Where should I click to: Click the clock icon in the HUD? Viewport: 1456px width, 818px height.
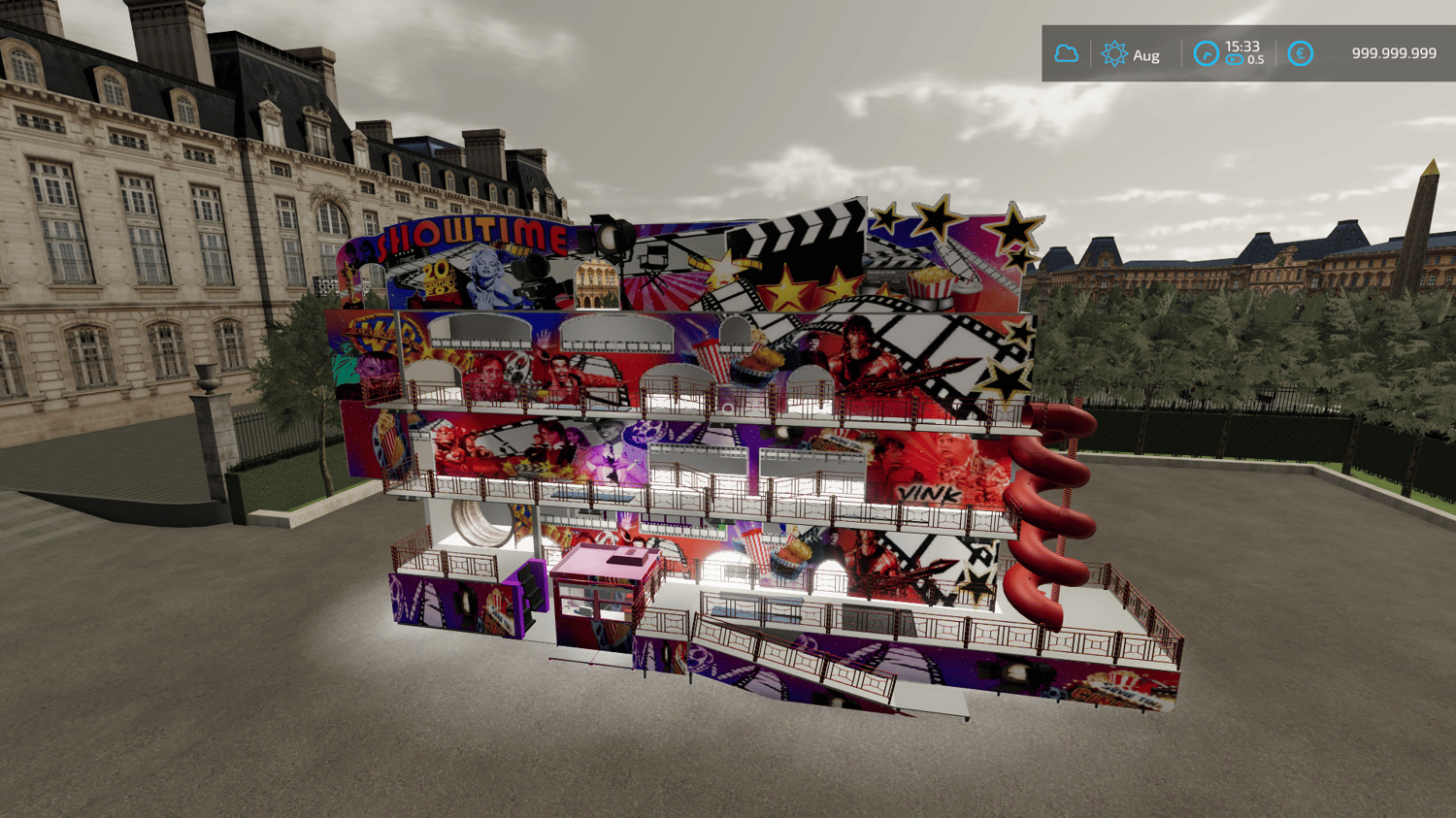coord(1206,53)
